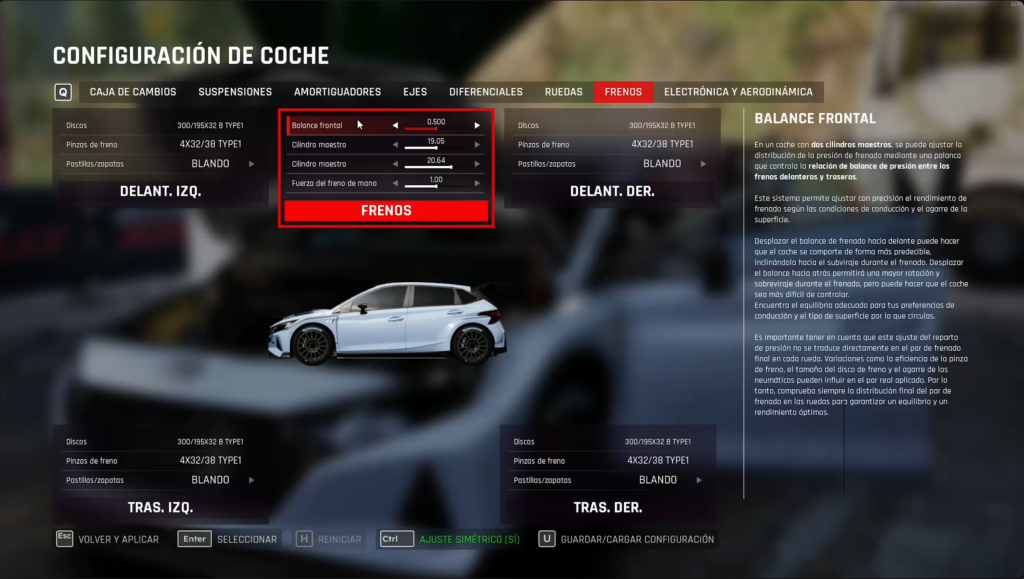Screen dimensions: 1024x579
Task: Open the RUEDAS tab
Action: click(564, 92)
